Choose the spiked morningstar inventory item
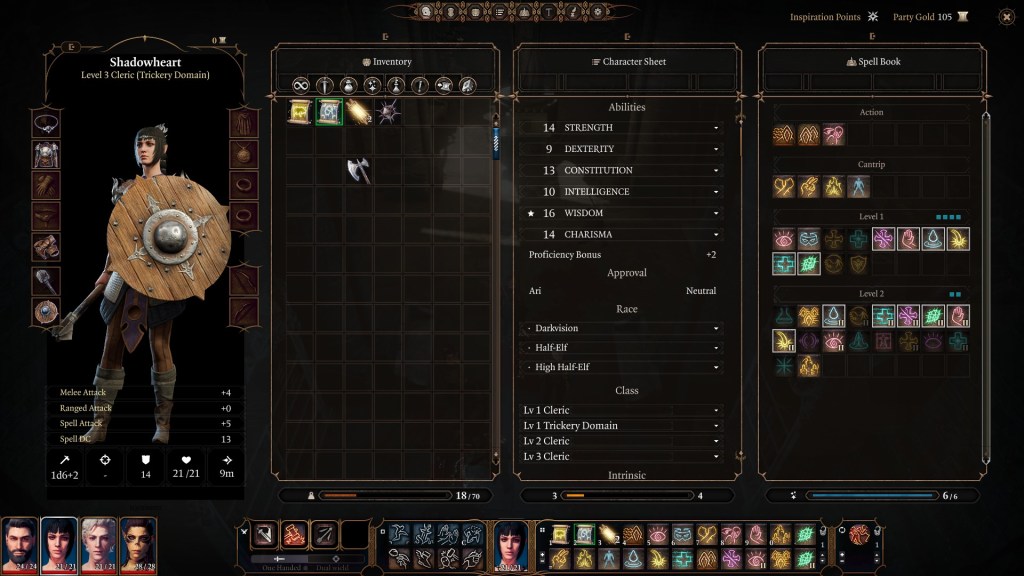The image size is (1024, 576). (388, 112)
